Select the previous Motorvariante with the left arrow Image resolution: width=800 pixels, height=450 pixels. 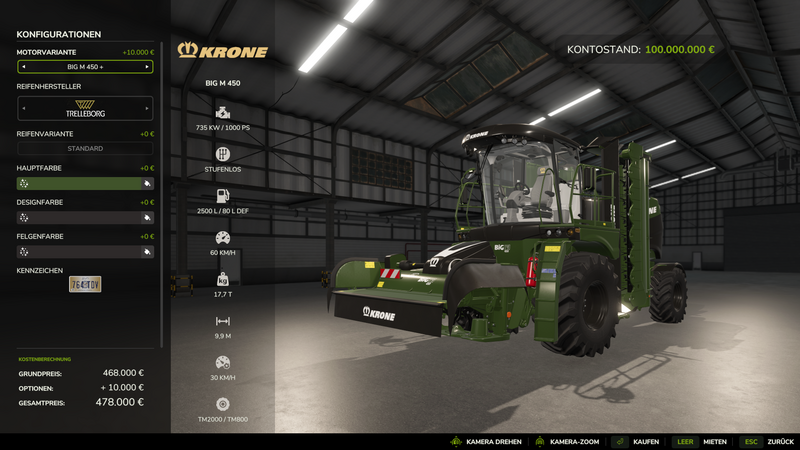[x=23, y=67]
